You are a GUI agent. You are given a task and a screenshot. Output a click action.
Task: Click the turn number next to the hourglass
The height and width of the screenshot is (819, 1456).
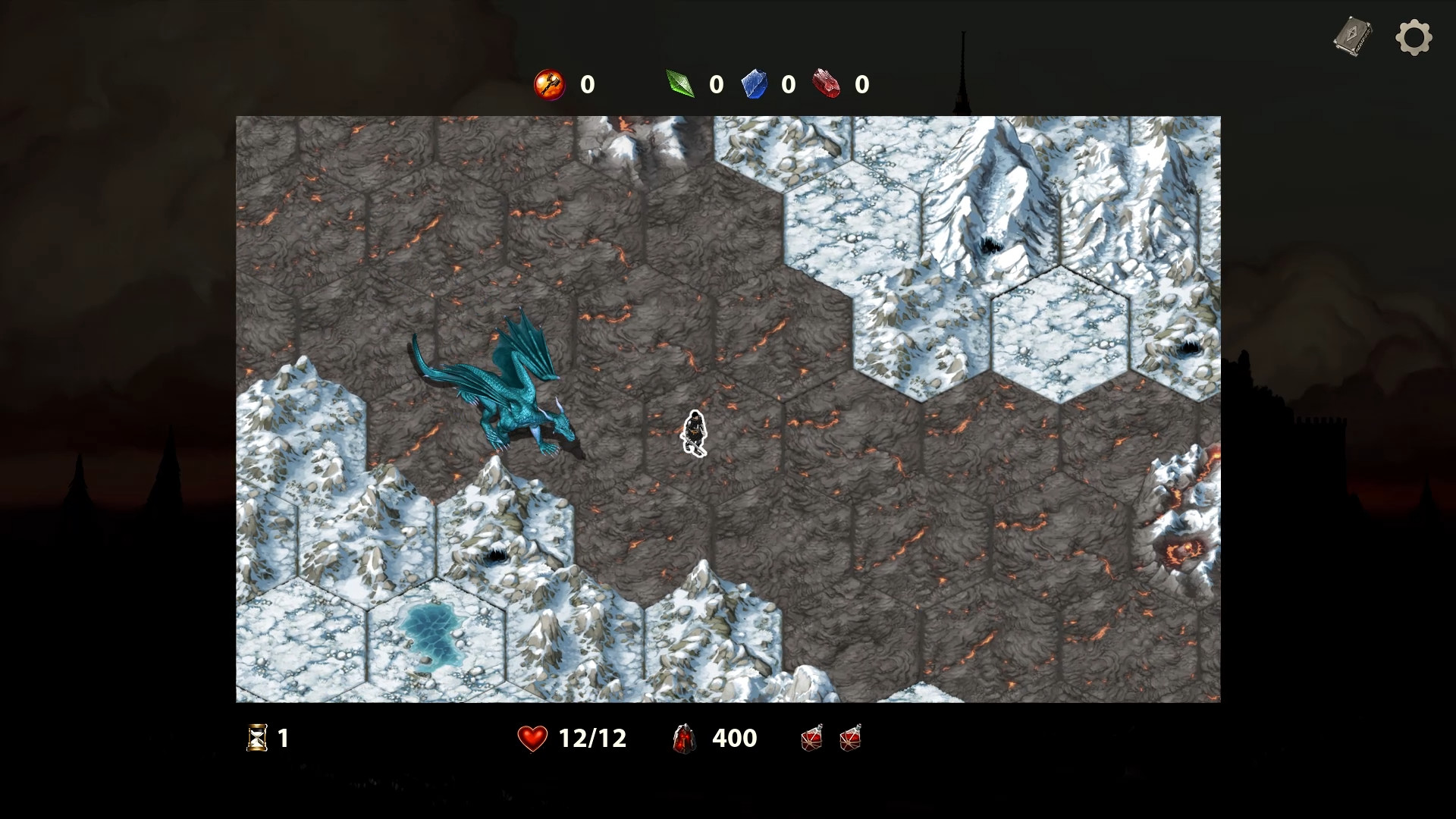pos(283,738)
